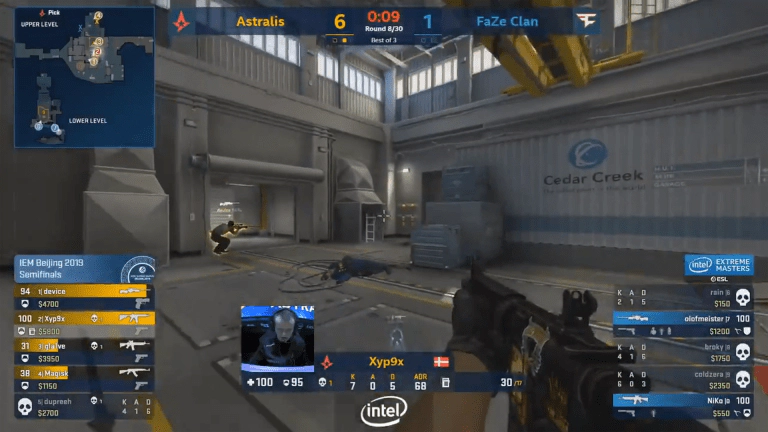Select broky's player row
The image size is (768, 432).
(684, 351)
